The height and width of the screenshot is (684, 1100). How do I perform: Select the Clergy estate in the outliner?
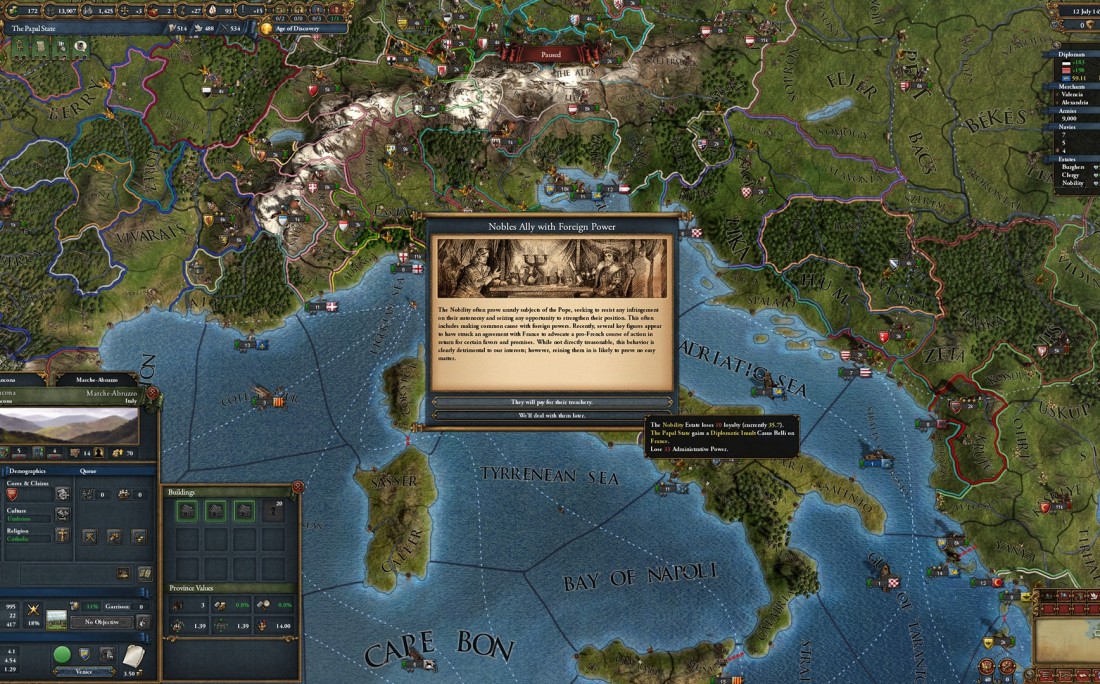pos(1071,174)
